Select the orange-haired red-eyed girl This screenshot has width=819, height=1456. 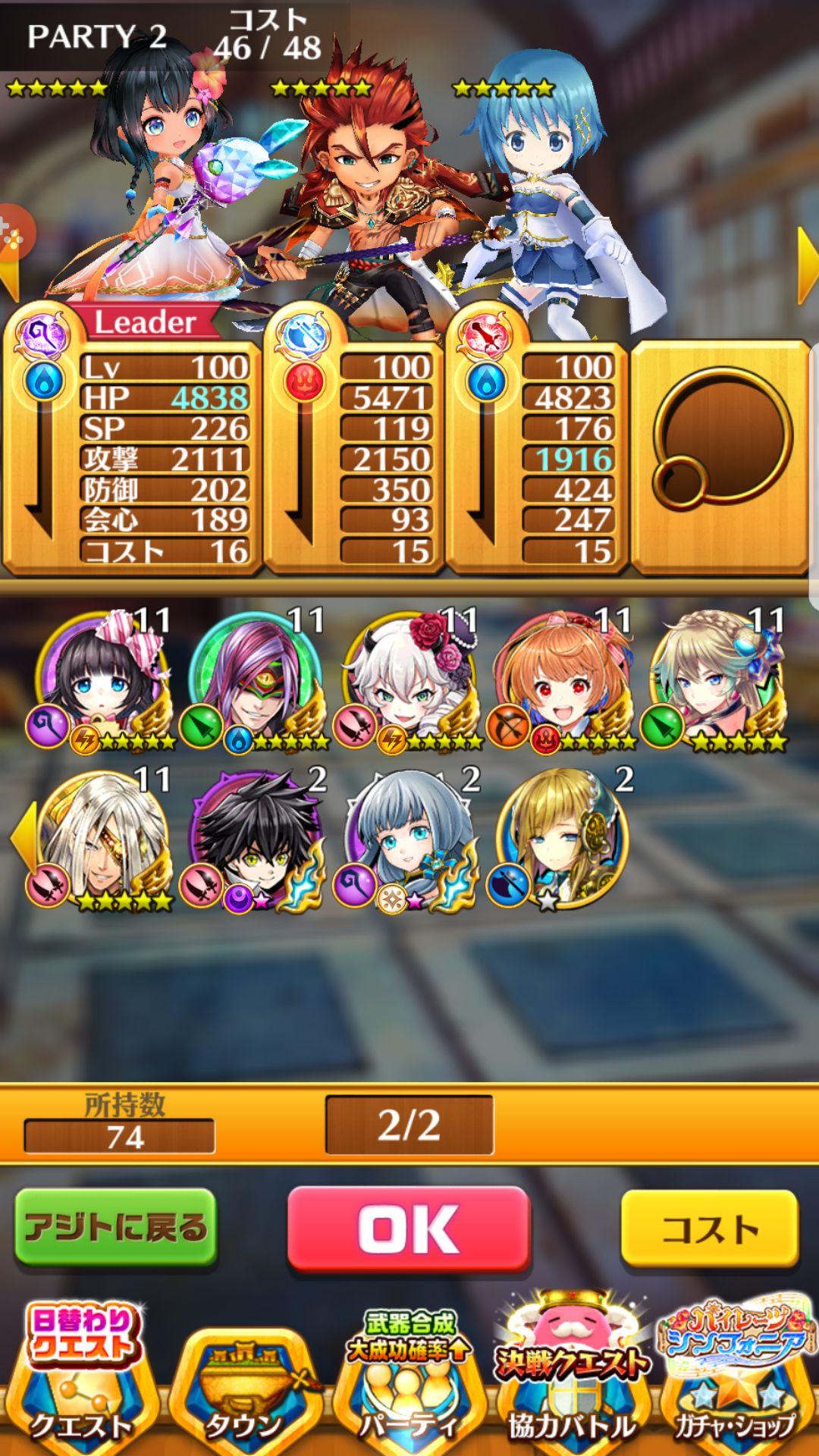click(563, 679)
